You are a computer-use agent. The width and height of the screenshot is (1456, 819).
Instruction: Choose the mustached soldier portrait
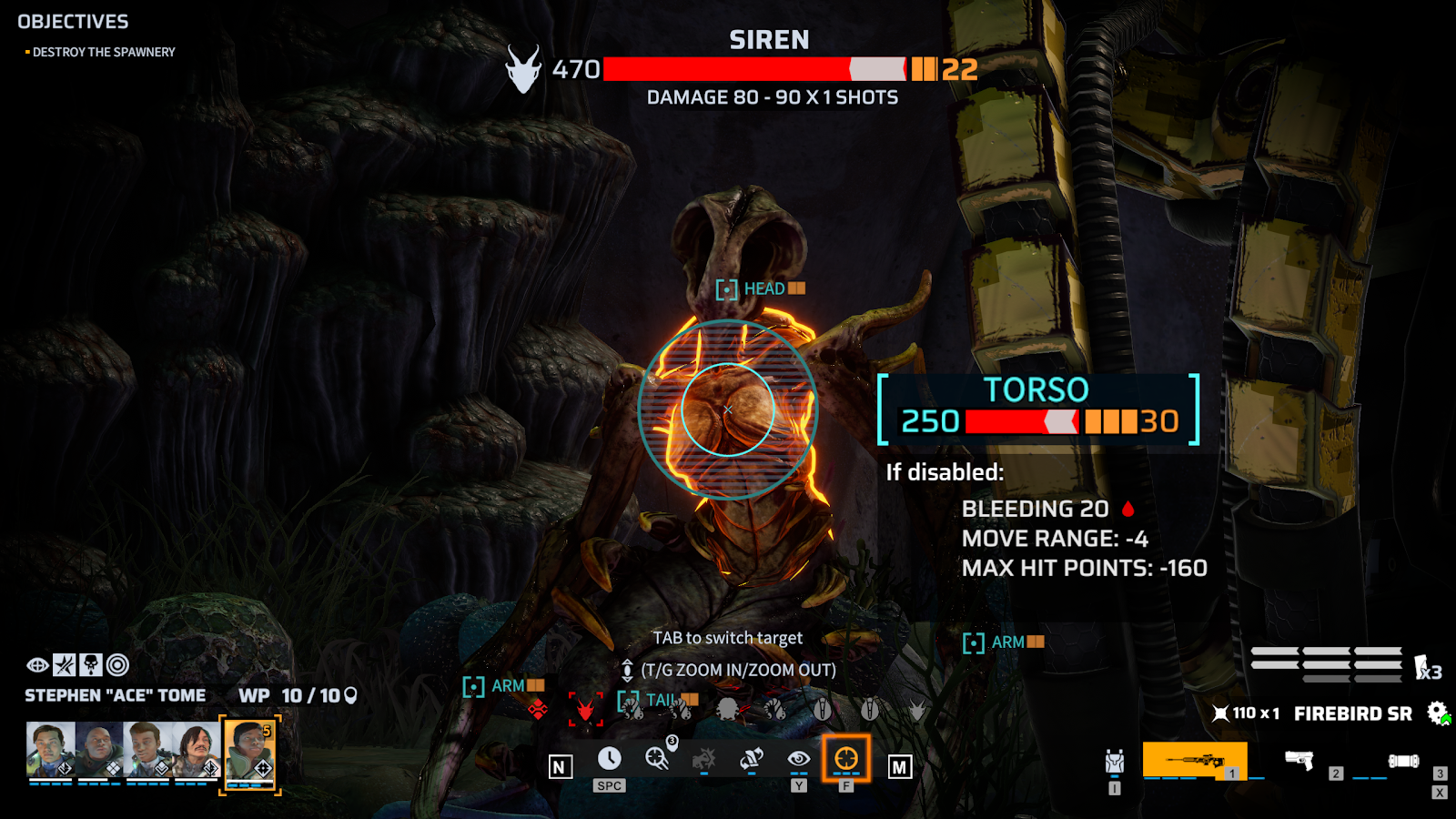coord(196,750)
